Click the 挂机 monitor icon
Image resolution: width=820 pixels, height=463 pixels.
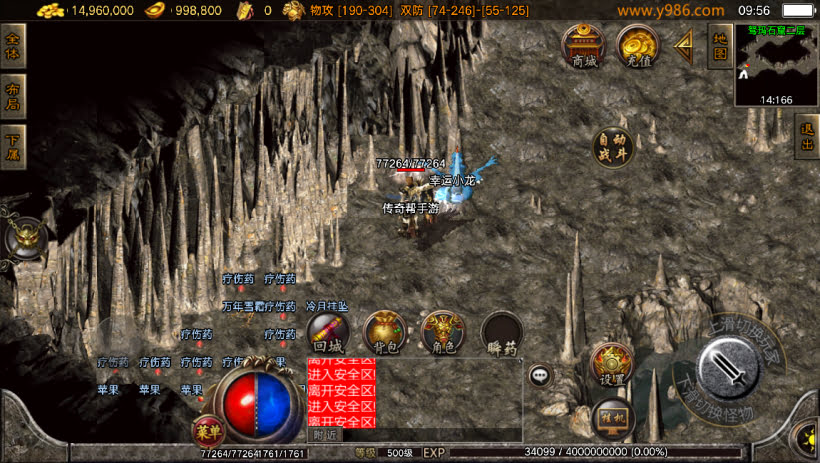612,417
